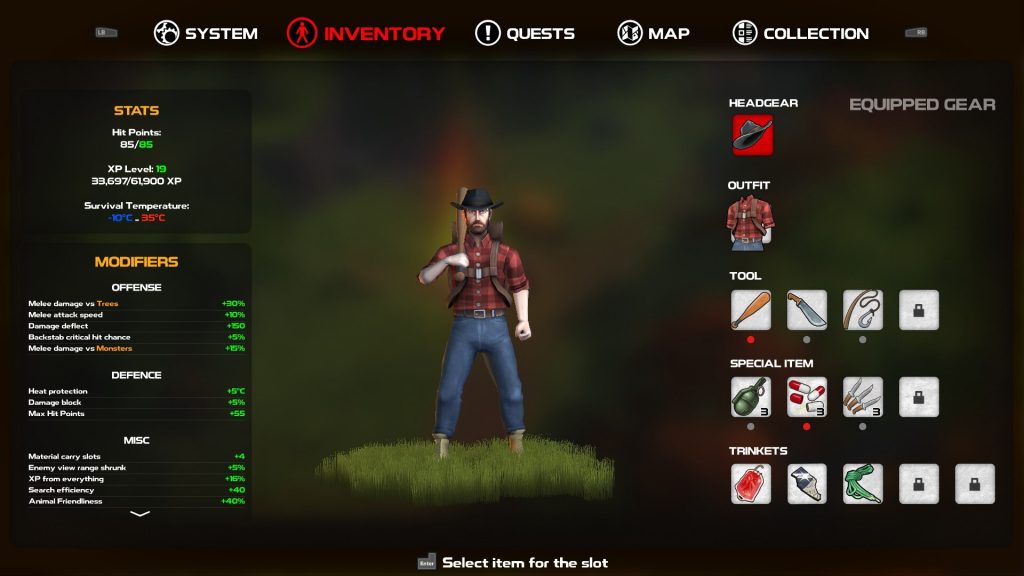Select the red meat trinket slot
The image size is (1024, 576).
tap(751, 484)
